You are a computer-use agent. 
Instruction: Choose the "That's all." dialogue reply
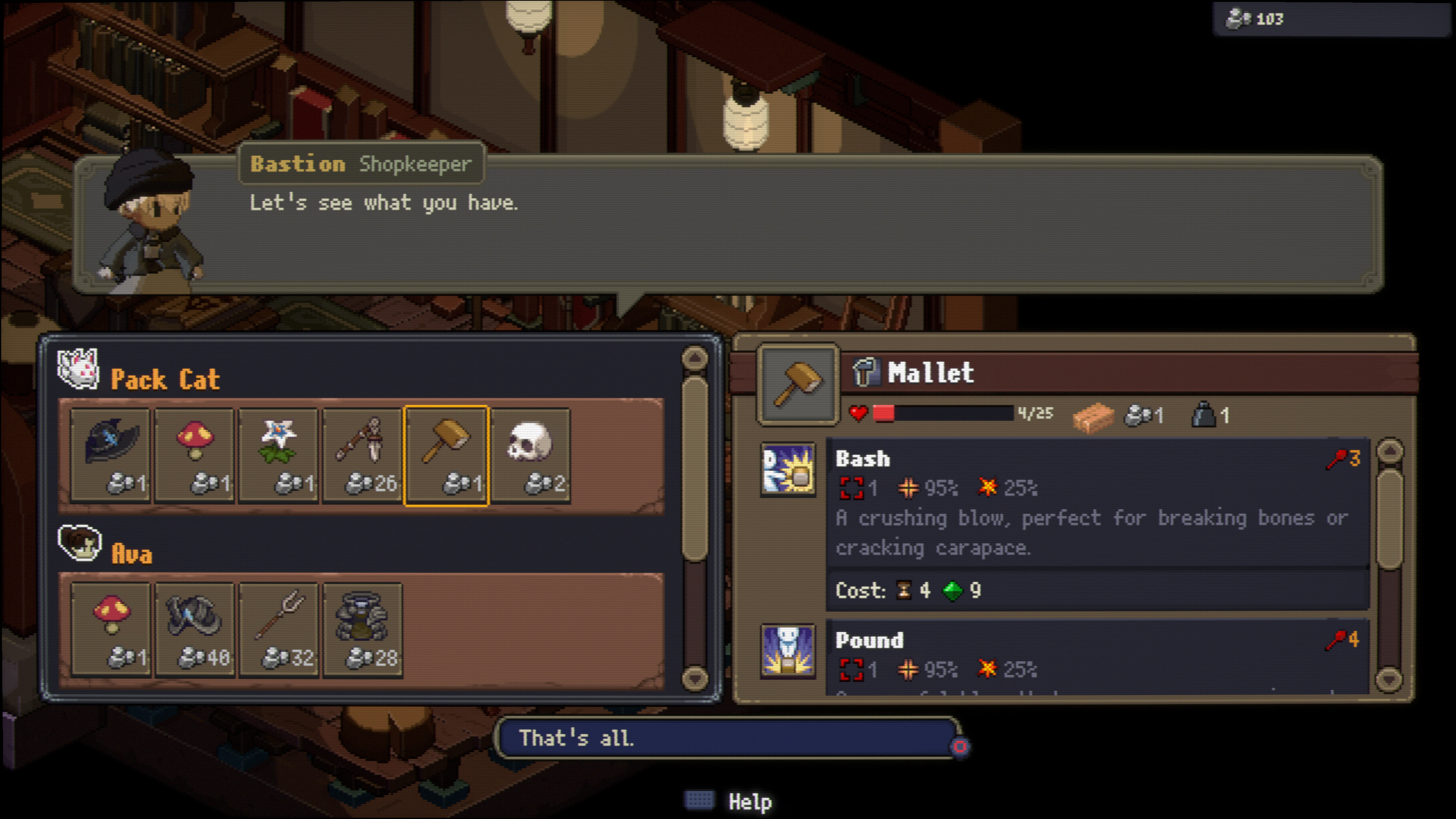pos(726,738)
